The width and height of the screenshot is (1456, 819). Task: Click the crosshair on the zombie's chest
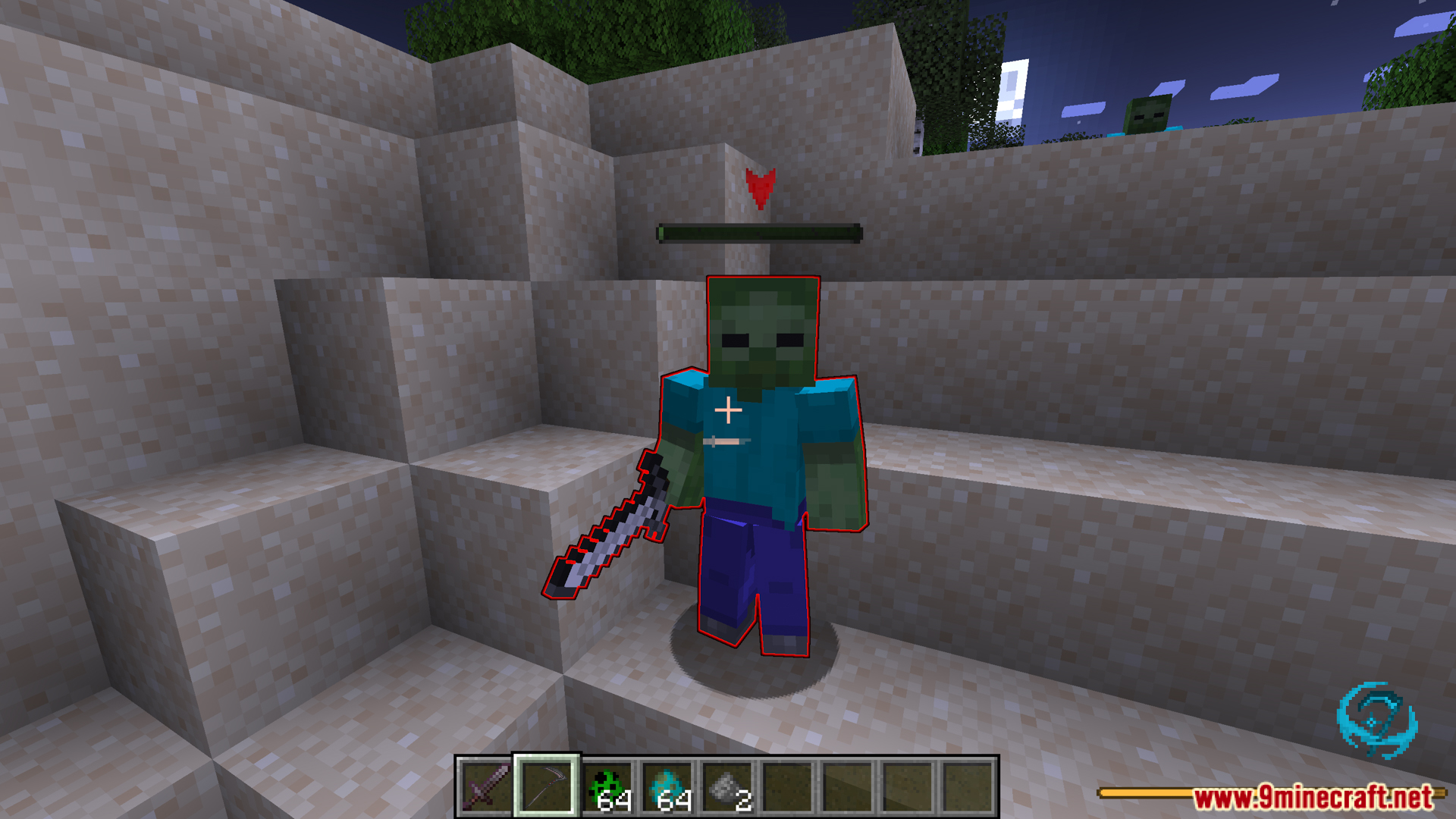[x=728, y=409]
